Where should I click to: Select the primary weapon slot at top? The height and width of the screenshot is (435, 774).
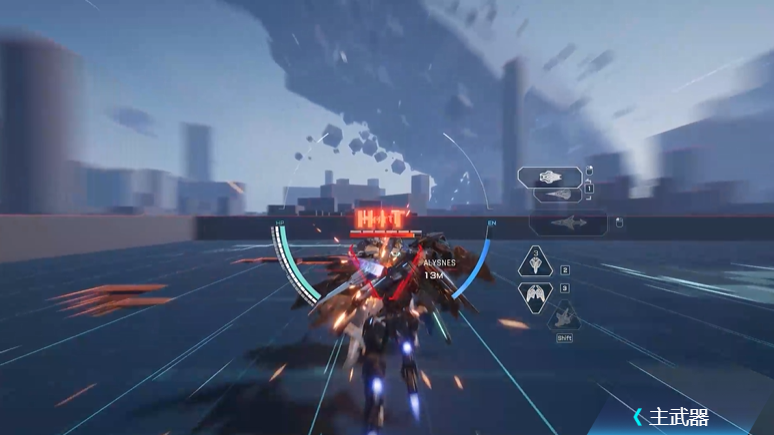pos(550,177)
